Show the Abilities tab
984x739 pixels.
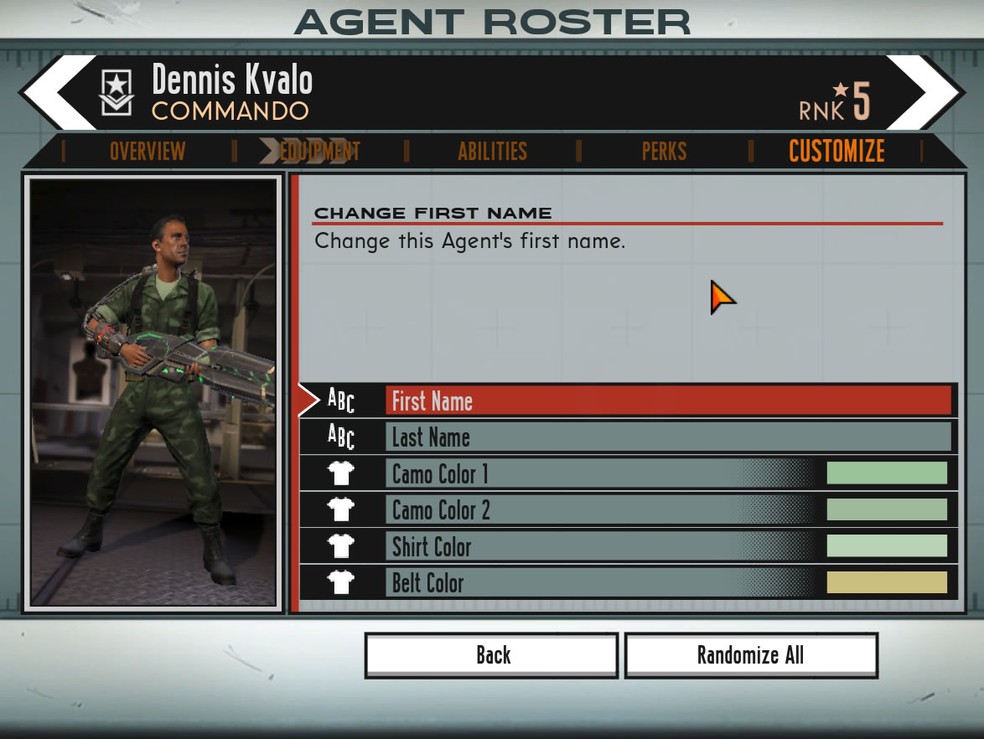(x=492, y=151)
